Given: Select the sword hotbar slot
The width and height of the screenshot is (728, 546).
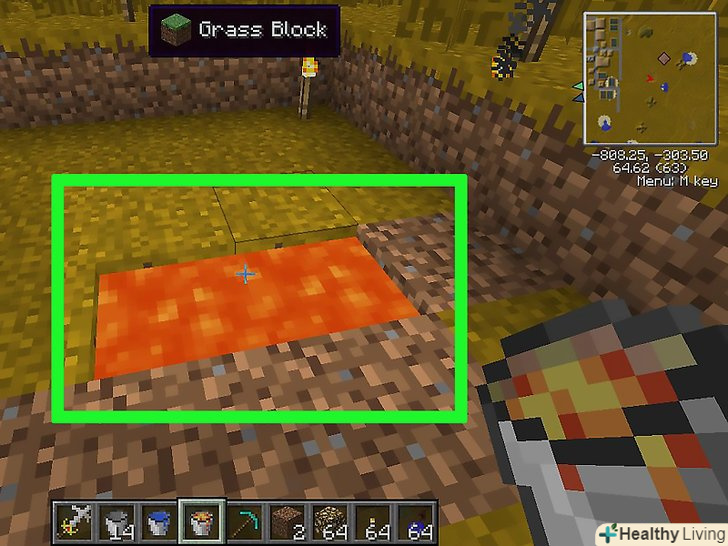Looking at the screenshot, I should click(x=72, y=520).
